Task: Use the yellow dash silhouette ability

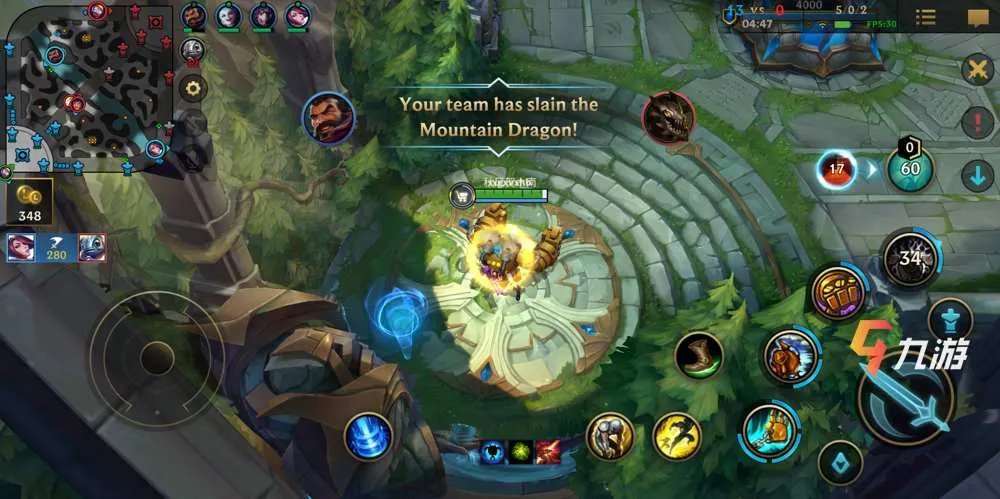Action: [677, 436]
